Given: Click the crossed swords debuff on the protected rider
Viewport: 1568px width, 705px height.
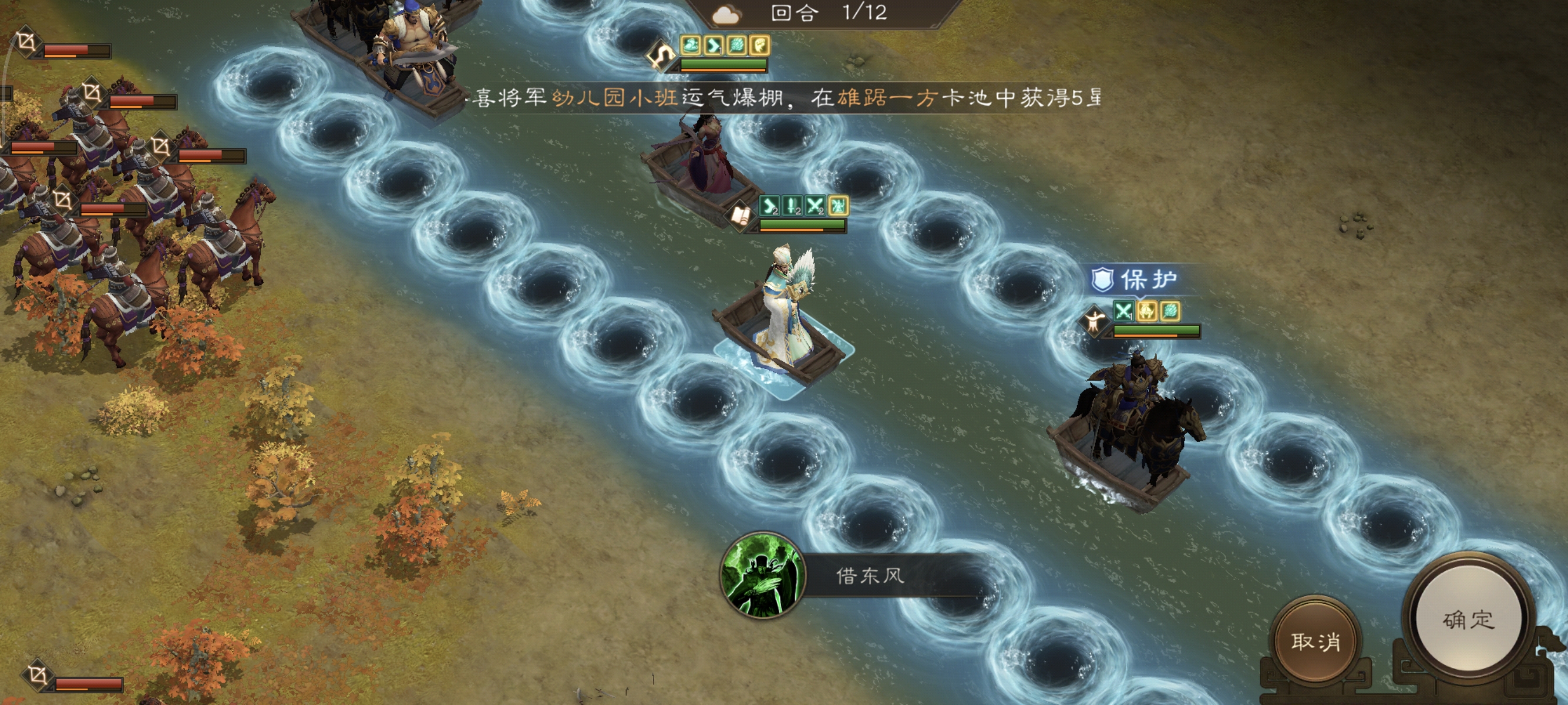Looking at the screenshot, I should click(x=1124, y=312).
